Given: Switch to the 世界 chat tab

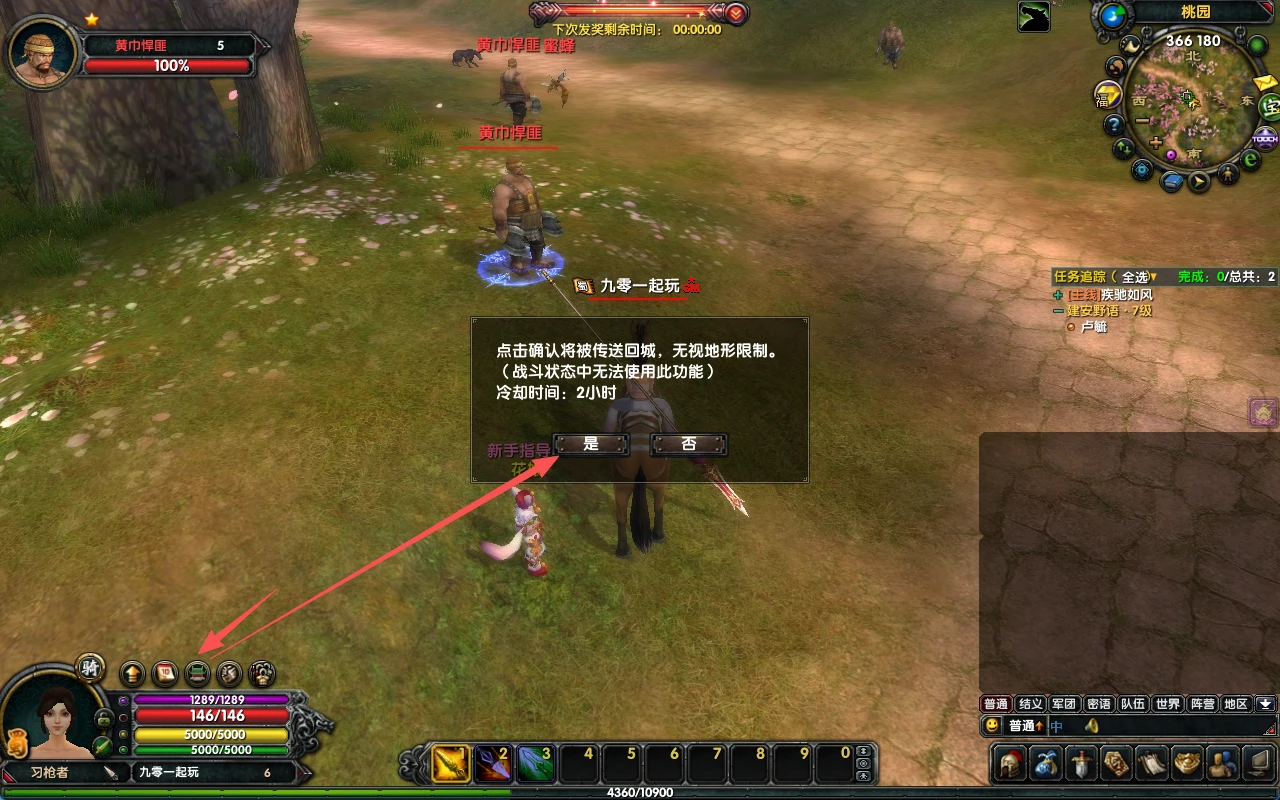Looking at the screenshot, I should 1167,704.
